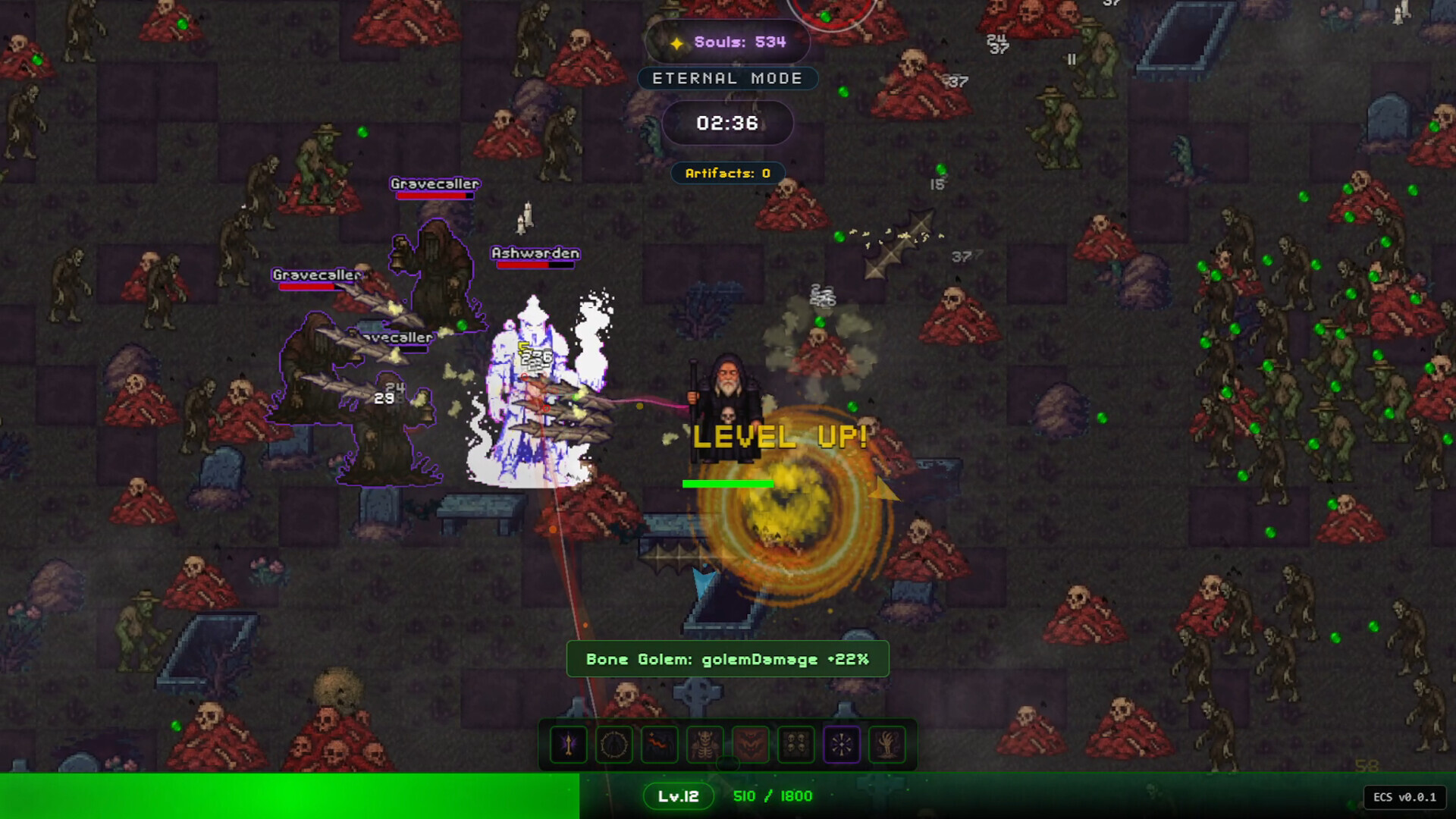
Task: Activate the four skulls ability icon
Action: (795, 745)
